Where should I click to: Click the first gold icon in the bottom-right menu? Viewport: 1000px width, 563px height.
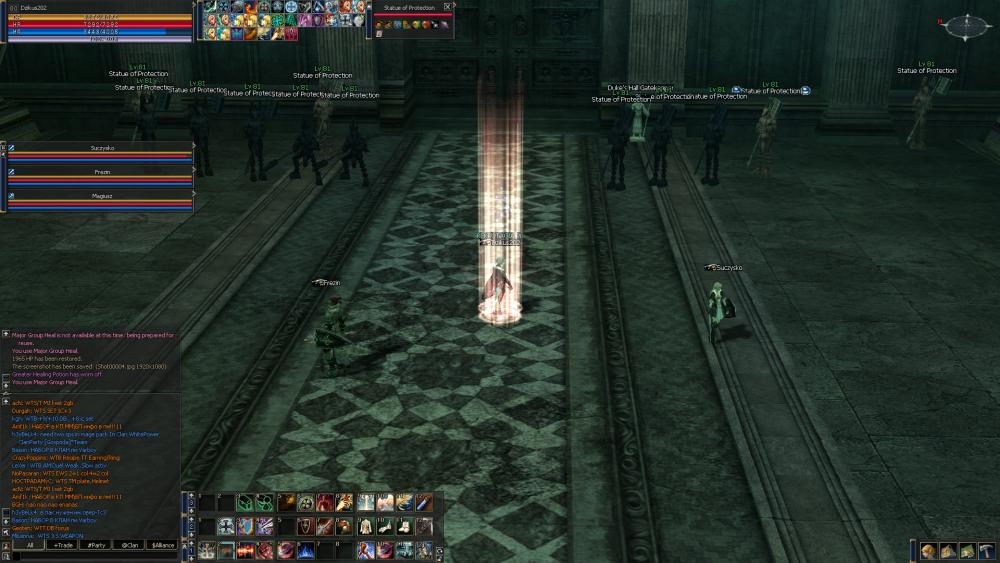click(928, 550)
